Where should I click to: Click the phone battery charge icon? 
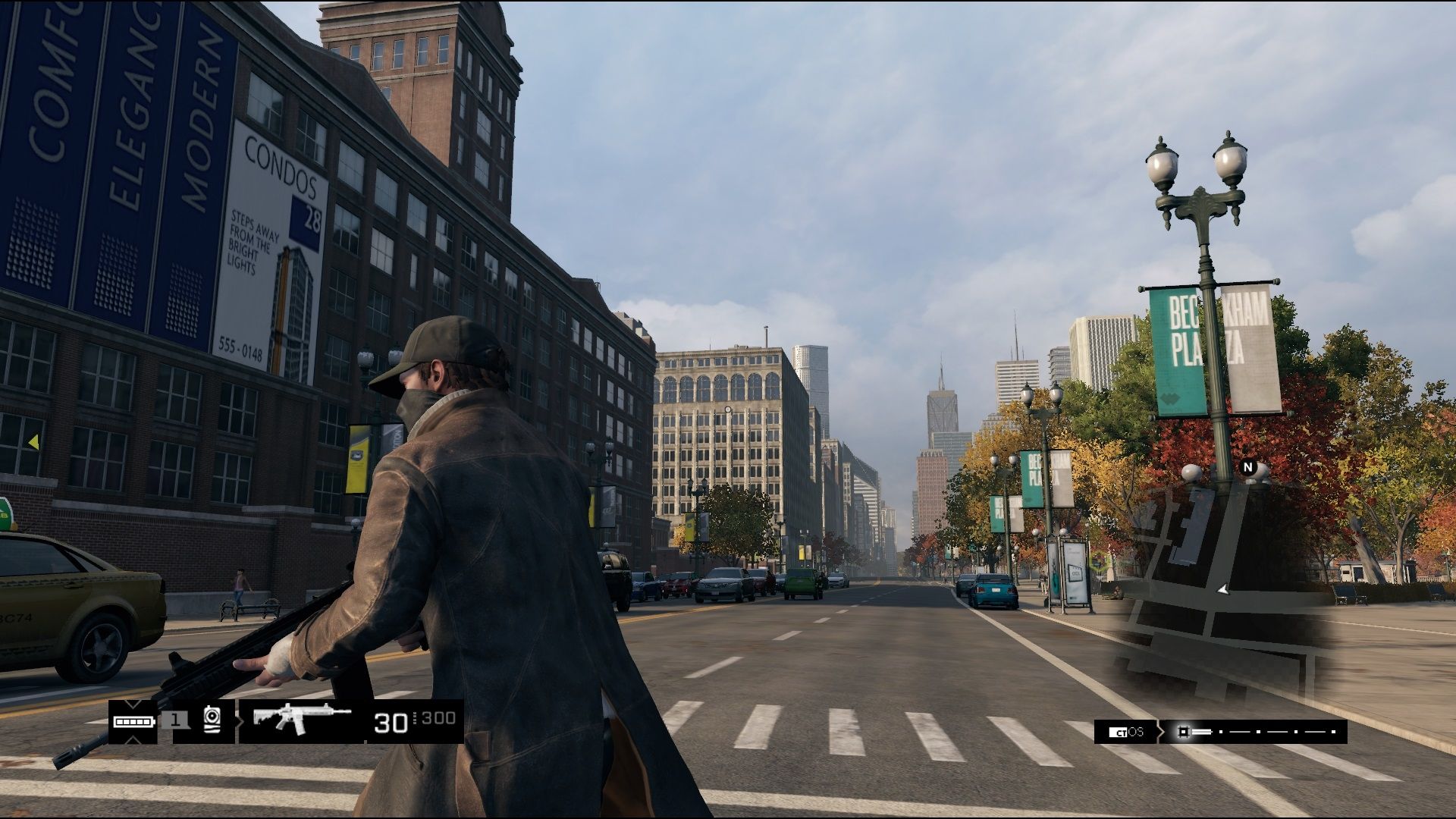tap(134, 720)
